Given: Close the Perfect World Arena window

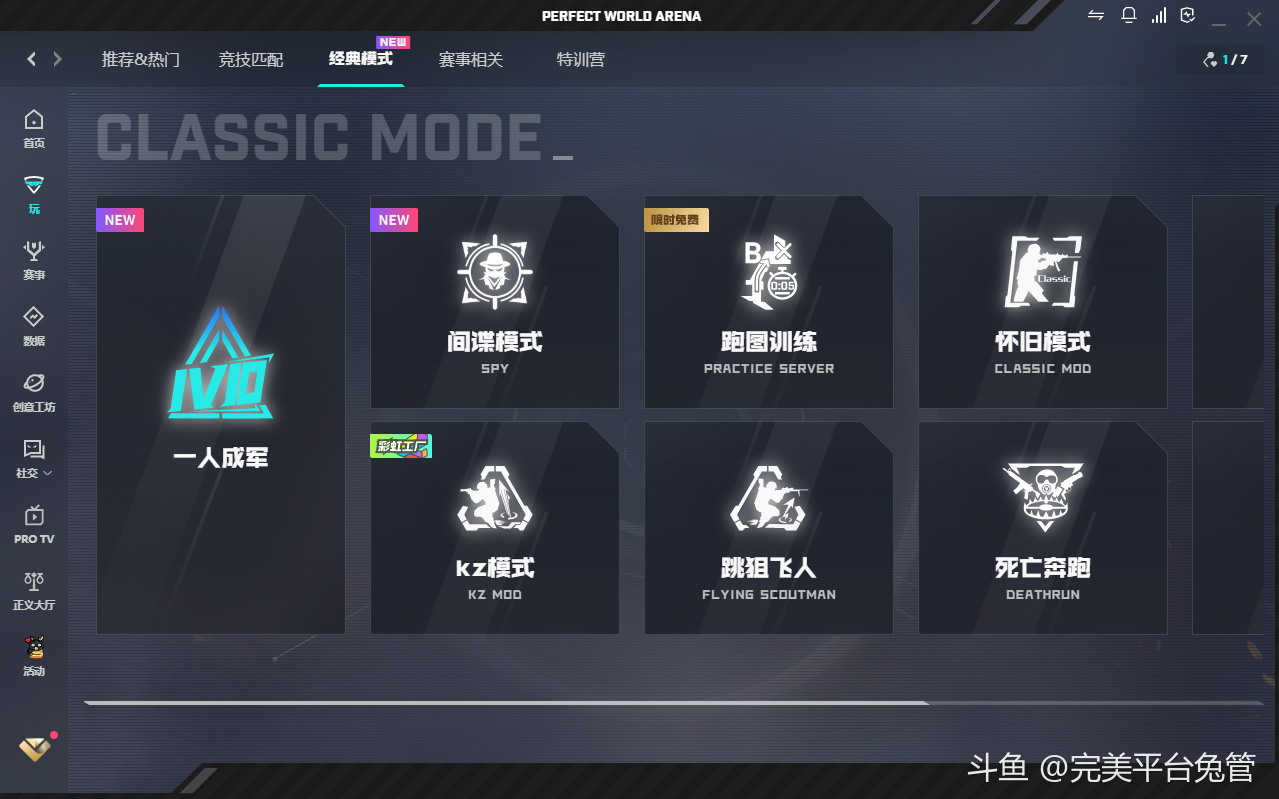Looking at the screenshot, I should pyautogui.click(x=1254, y=18).
